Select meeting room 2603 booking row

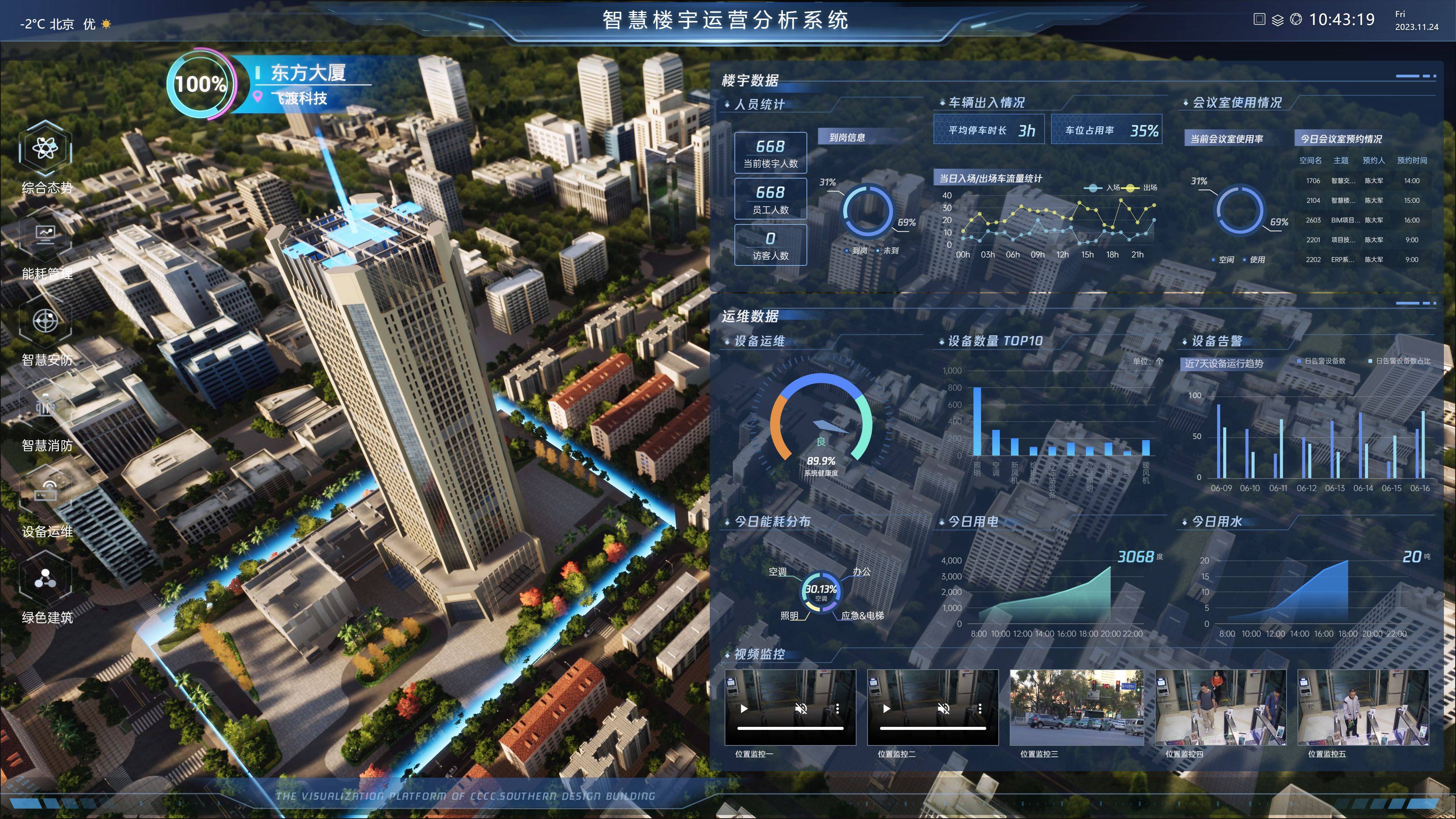(x=1362, y=220)
